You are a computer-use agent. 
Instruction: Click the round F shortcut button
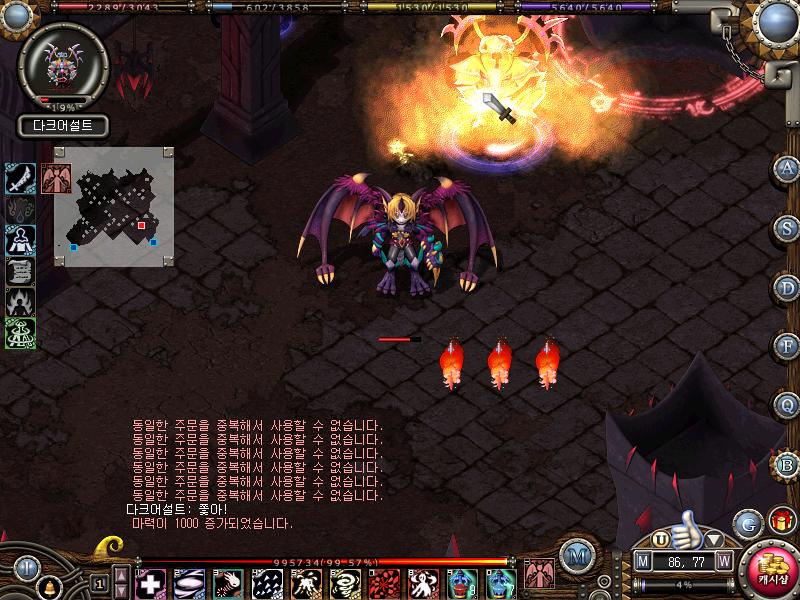click(x=787, y=346)
